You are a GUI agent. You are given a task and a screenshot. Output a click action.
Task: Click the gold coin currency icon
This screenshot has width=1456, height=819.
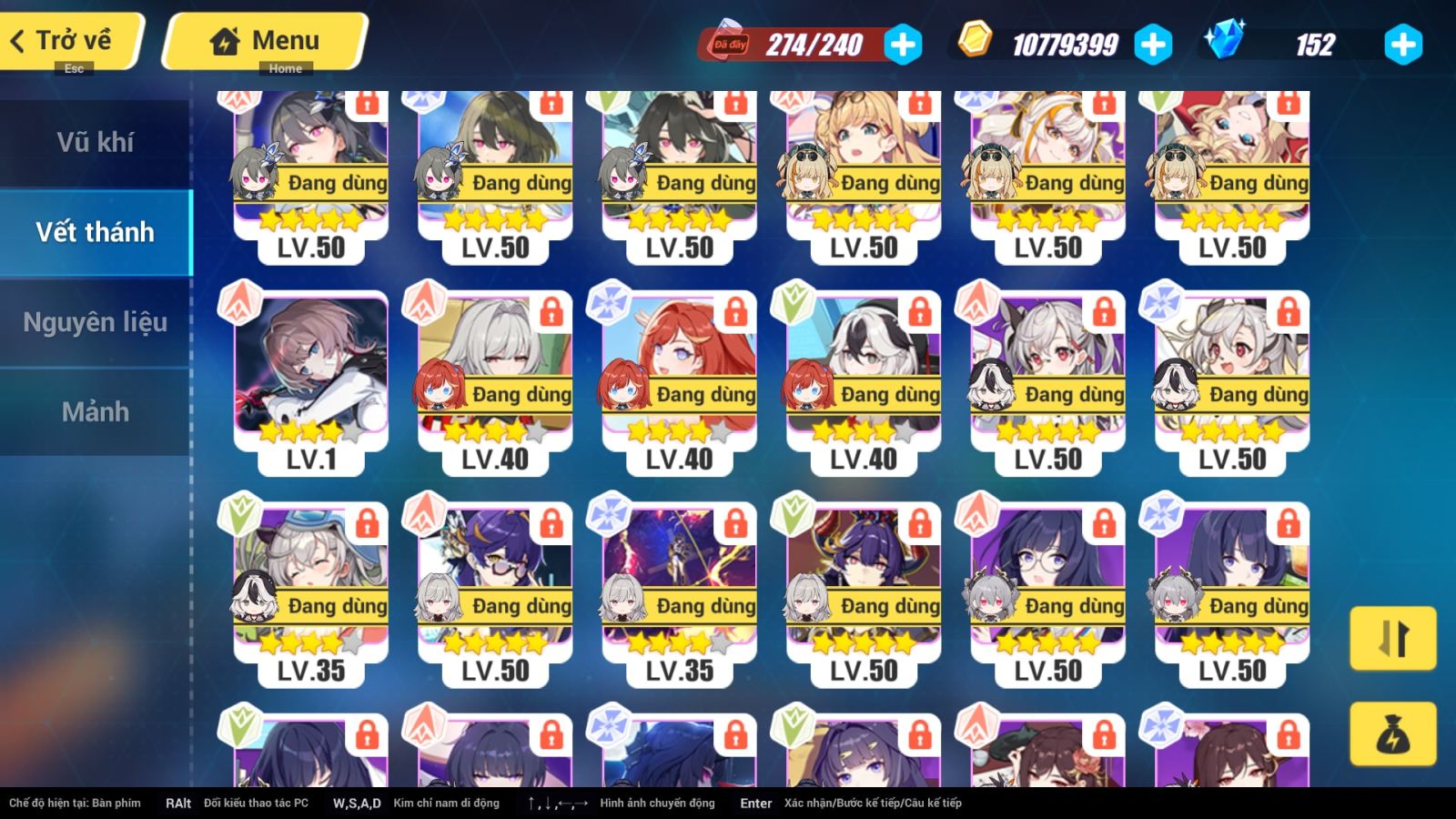click(x=976, y=41)
